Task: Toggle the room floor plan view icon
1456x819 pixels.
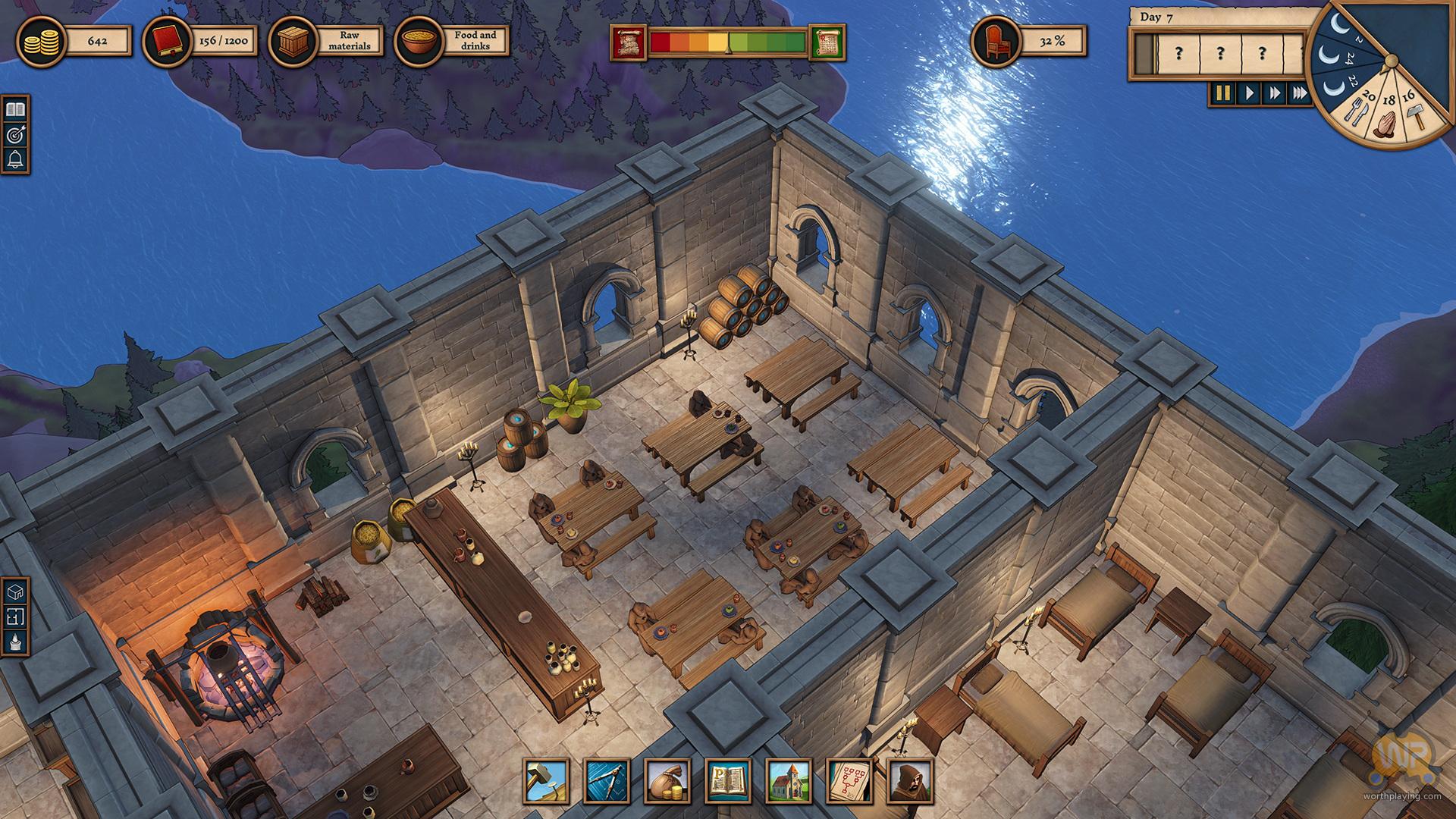Action: coord(15,617)
